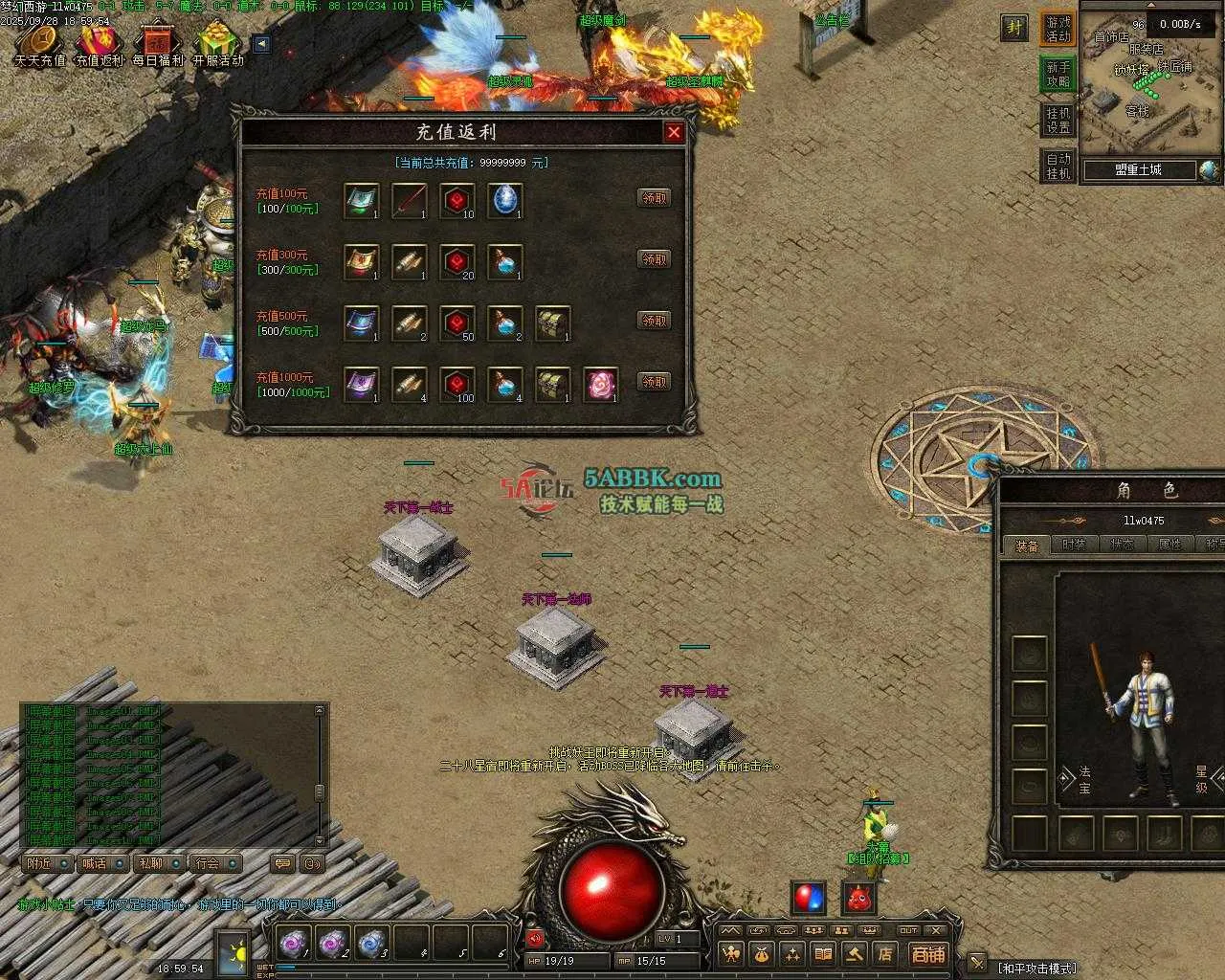1225x980 pixels.
Task: Claim the 充值1000元 reward with 领取
Action: [654, 382]
